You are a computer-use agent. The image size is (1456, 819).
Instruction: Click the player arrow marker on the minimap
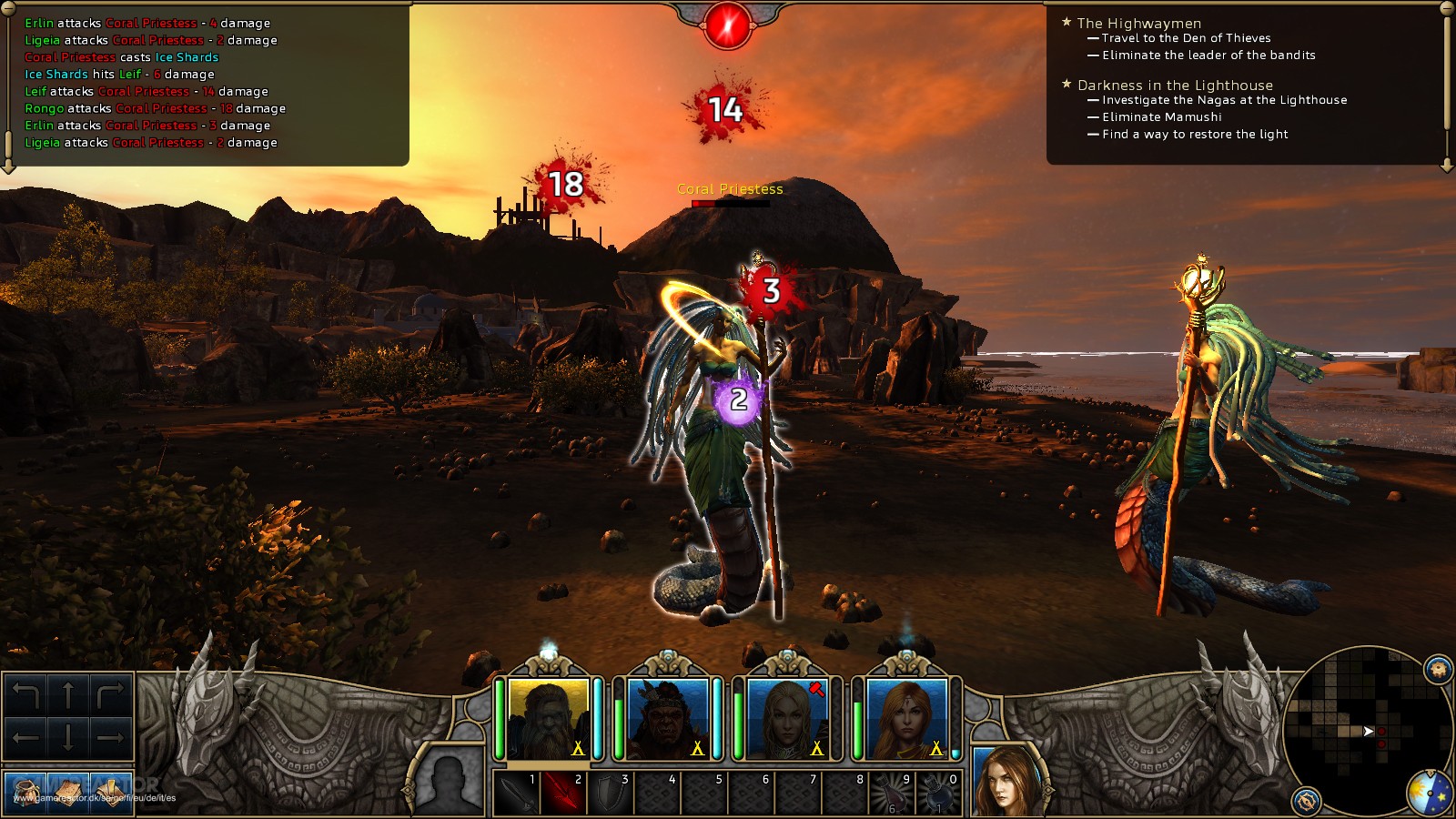point(1369,731)
